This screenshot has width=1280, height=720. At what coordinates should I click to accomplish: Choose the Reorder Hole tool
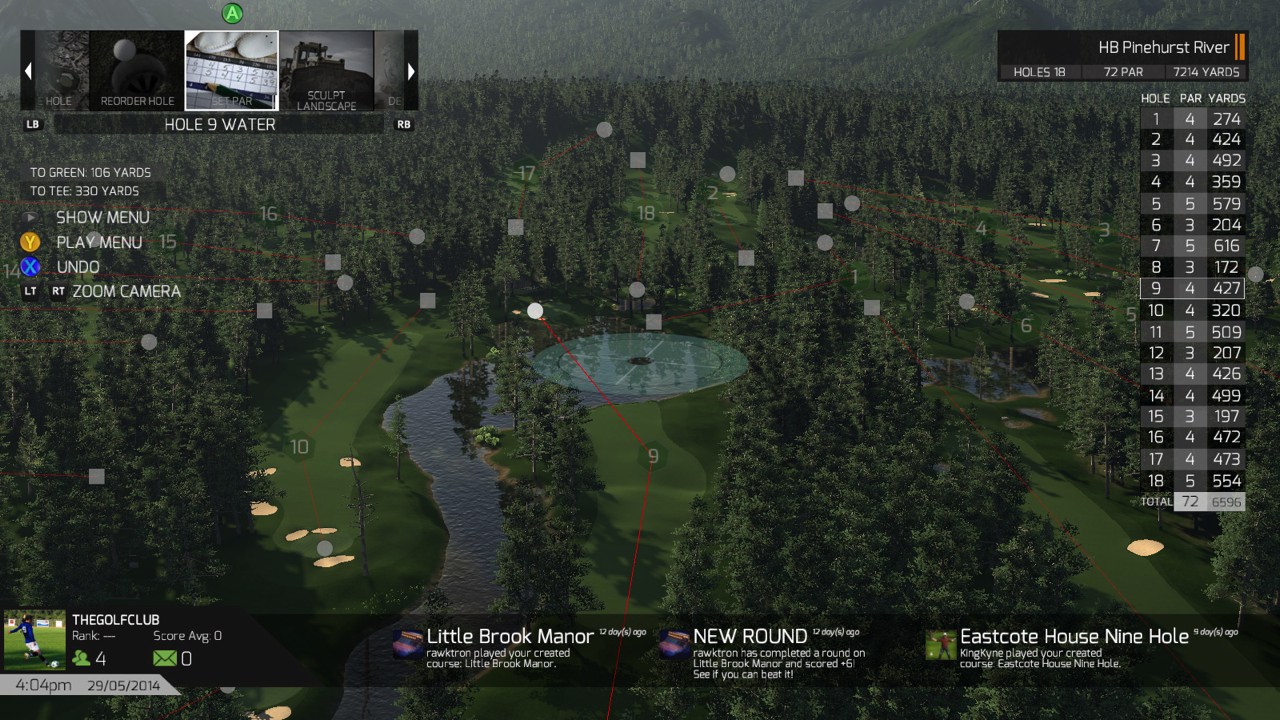click(x=137, y=70)
